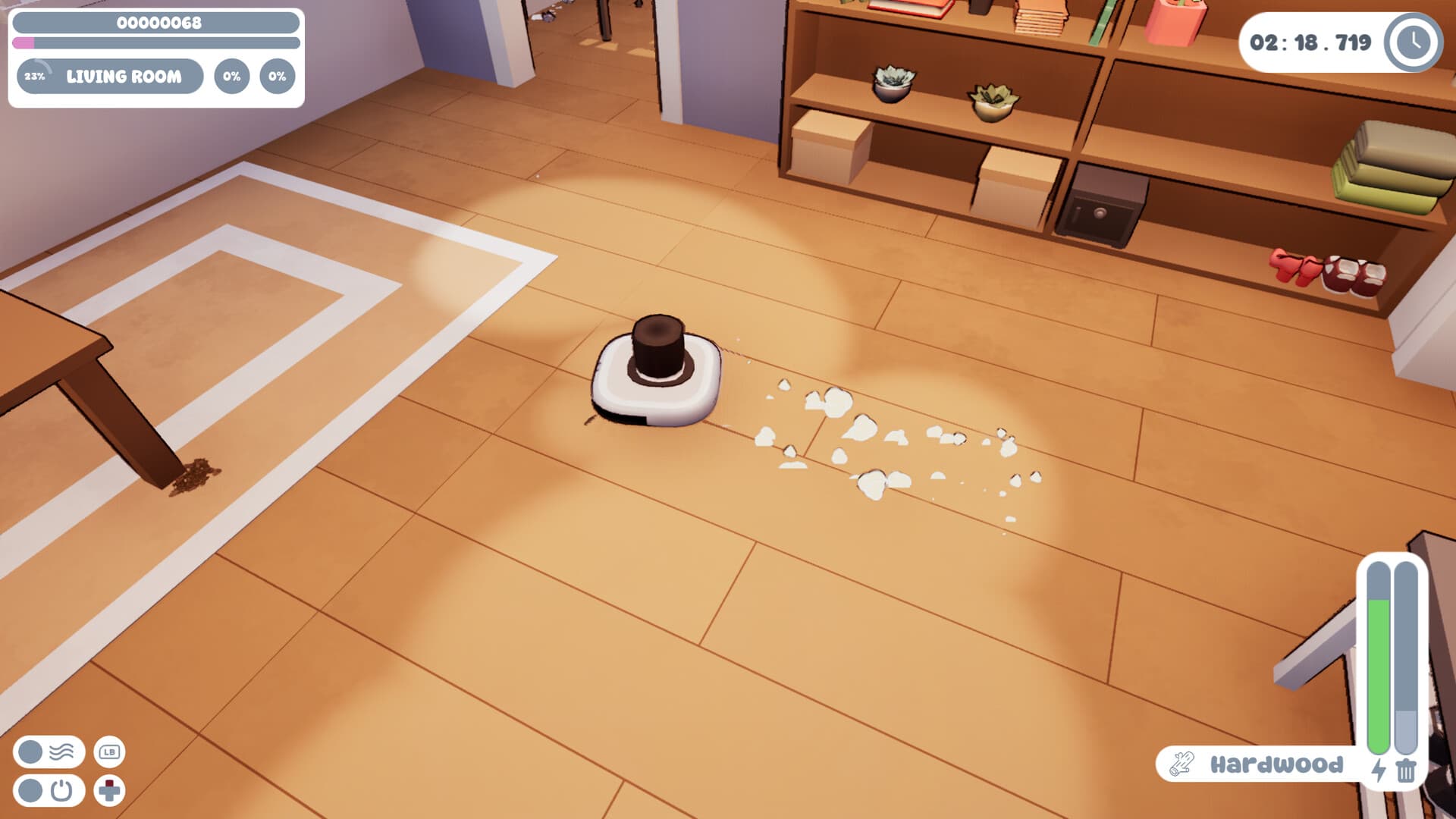This screenshot has height=819, width=1456.
Task: Toggle the 23% circular progress indicator
Action: click(35, 76)
